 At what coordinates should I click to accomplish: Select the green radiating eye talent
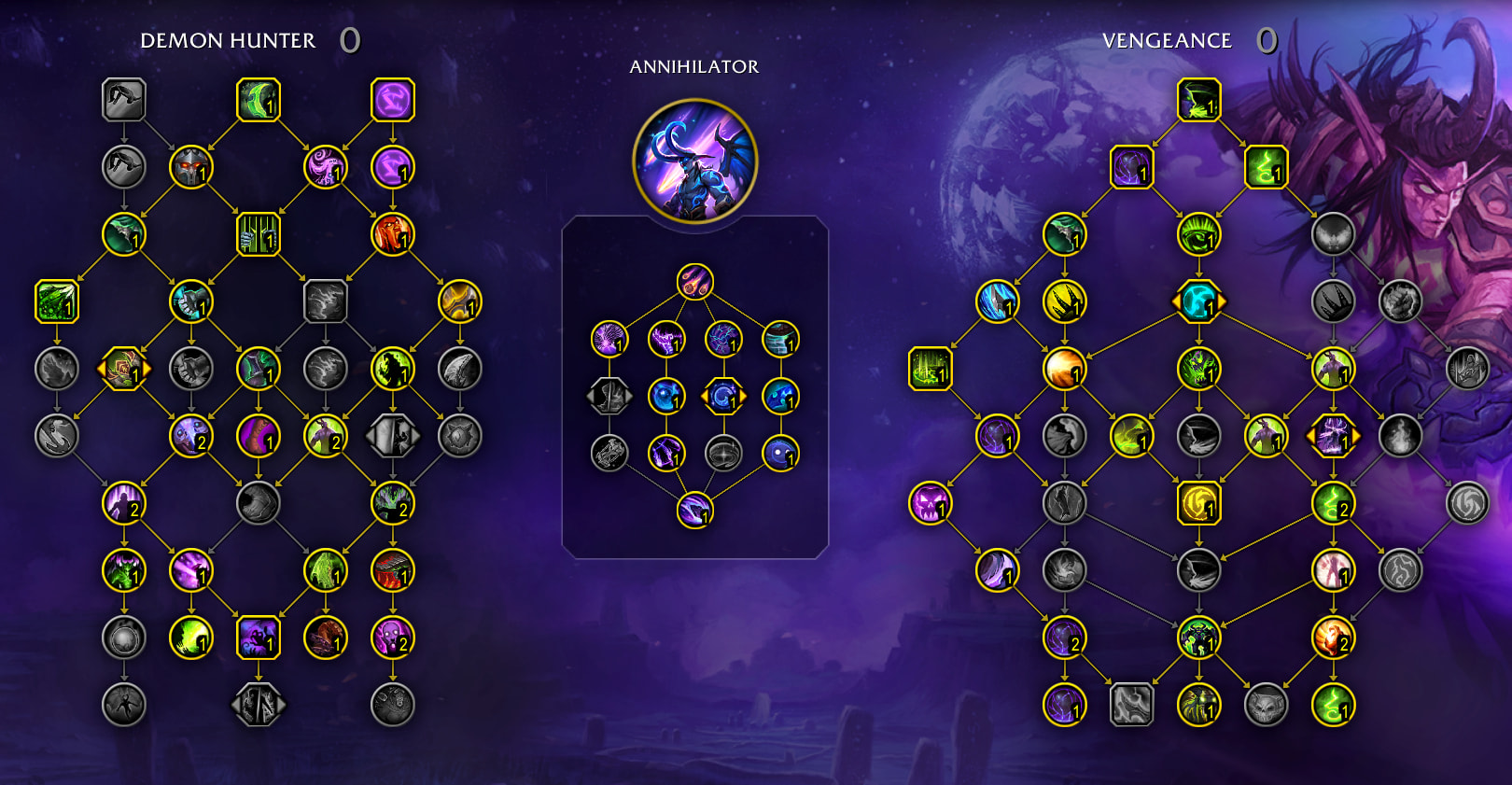(x=1198, y=234)
